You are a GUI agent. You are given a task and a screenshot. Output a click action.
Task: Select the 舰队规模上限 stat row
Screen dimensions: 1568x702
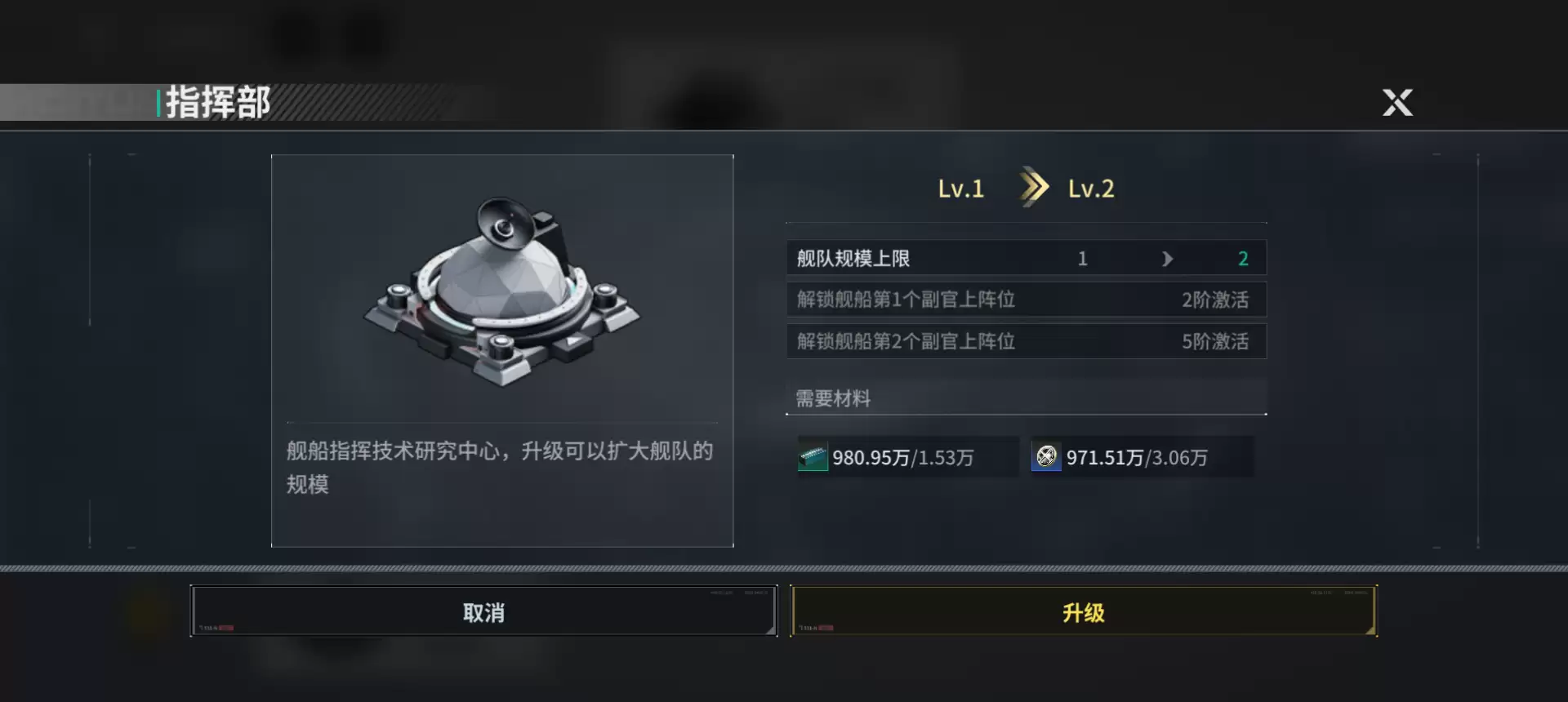pyautogui.click(x=1025, y=258)
